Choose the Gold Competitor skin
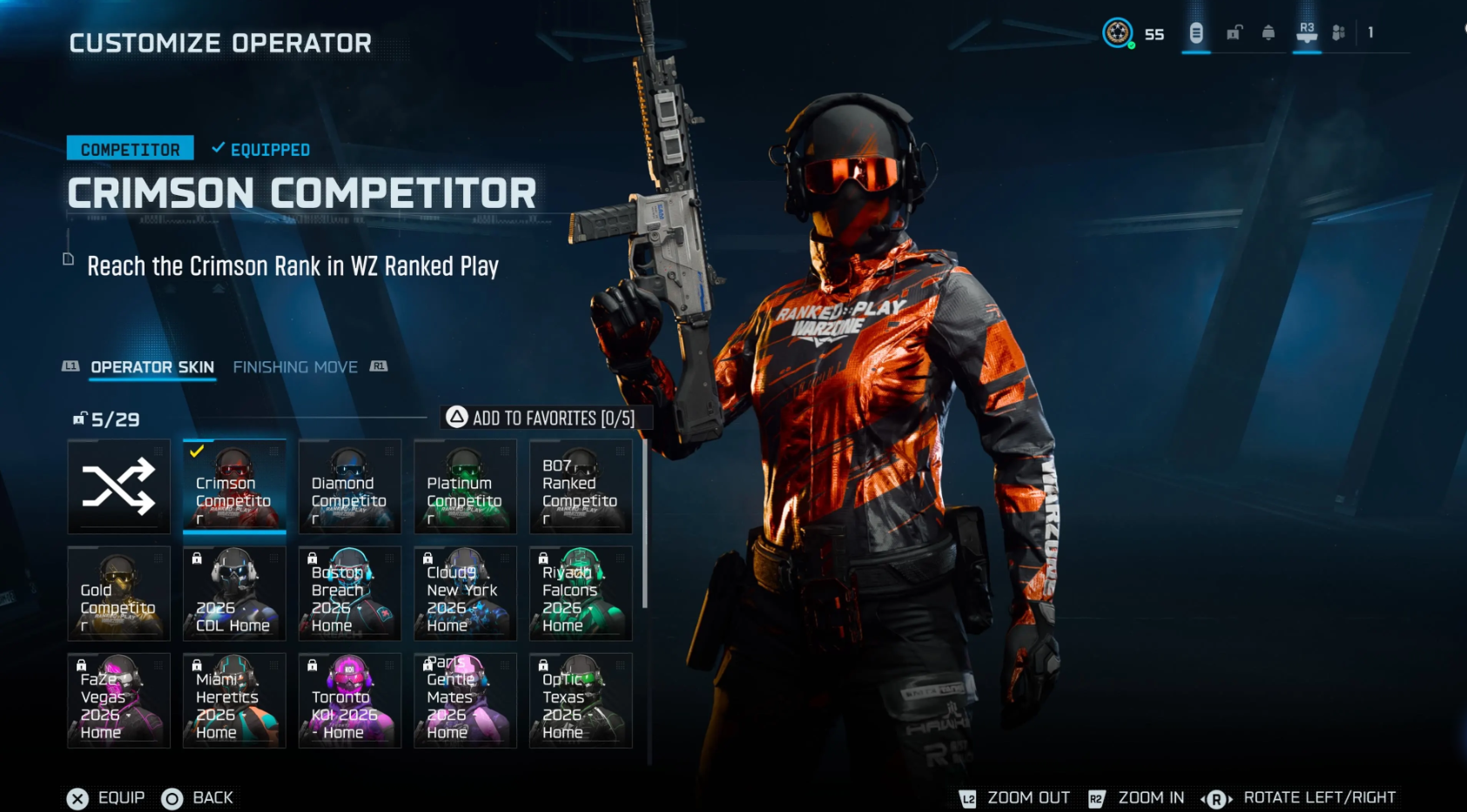This screenshot has height=812, width=1467. point(119,593)
